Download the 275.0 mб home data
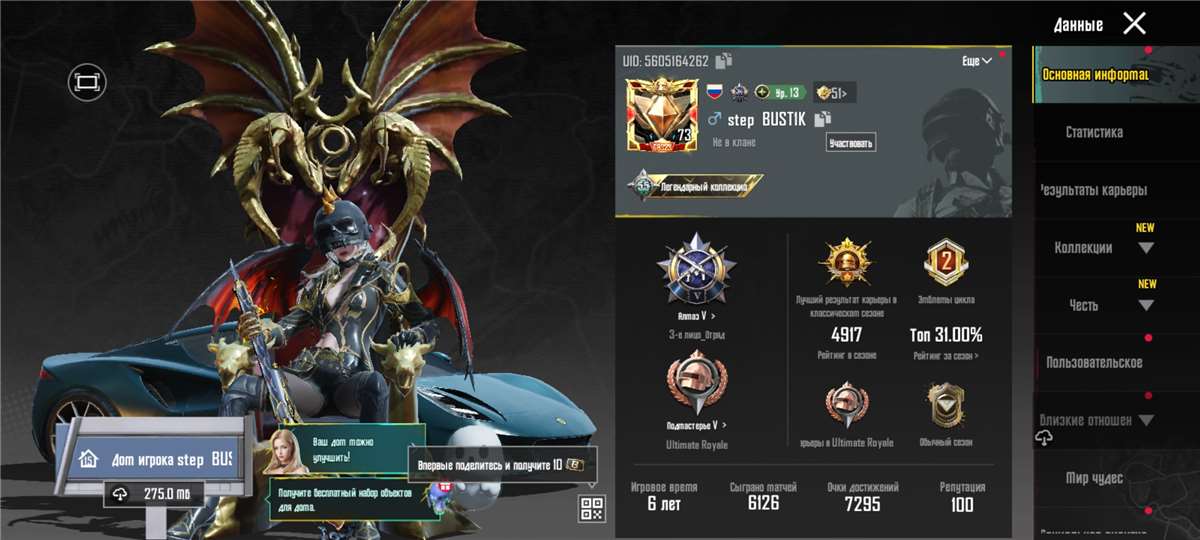 click(x=153, y=494)
